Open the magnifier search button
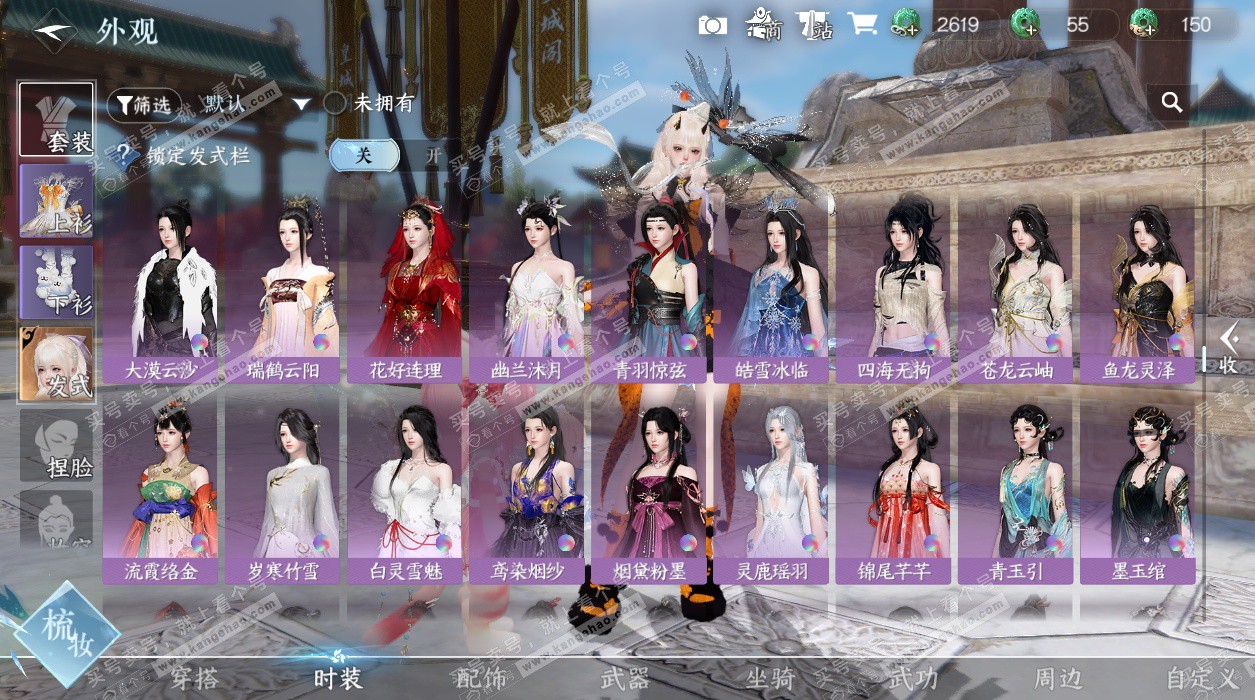This screenshot has height=700, width=1255. point(1172,102)
